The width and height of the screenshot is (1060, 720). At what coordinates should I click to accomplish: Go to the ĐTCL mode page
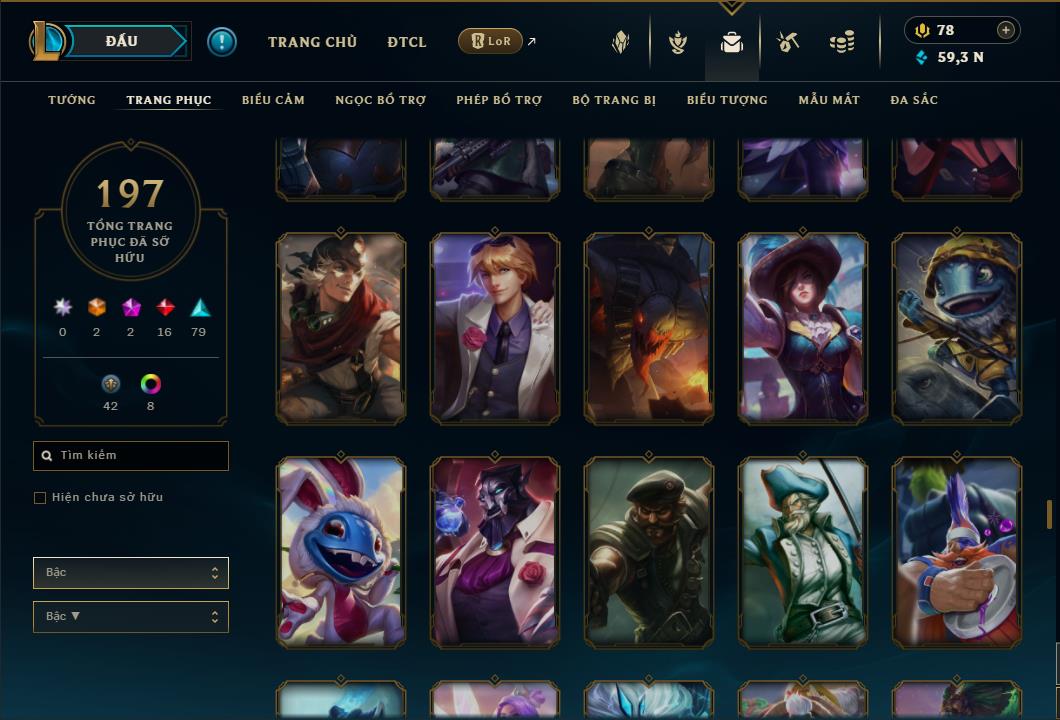tap(406, 42)
